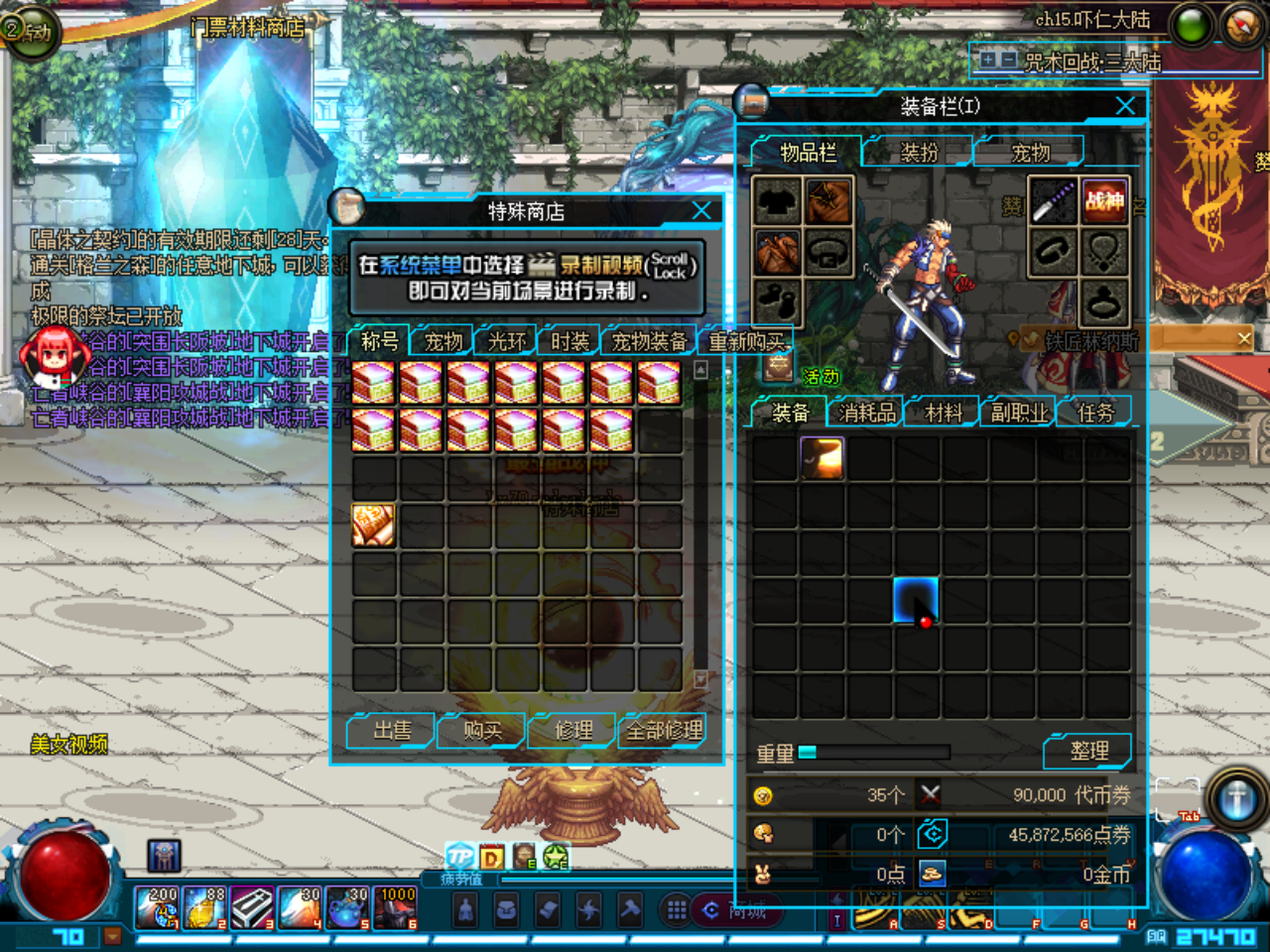
Task: Open the grid menu icon beside the minimap
Action: 676,909
